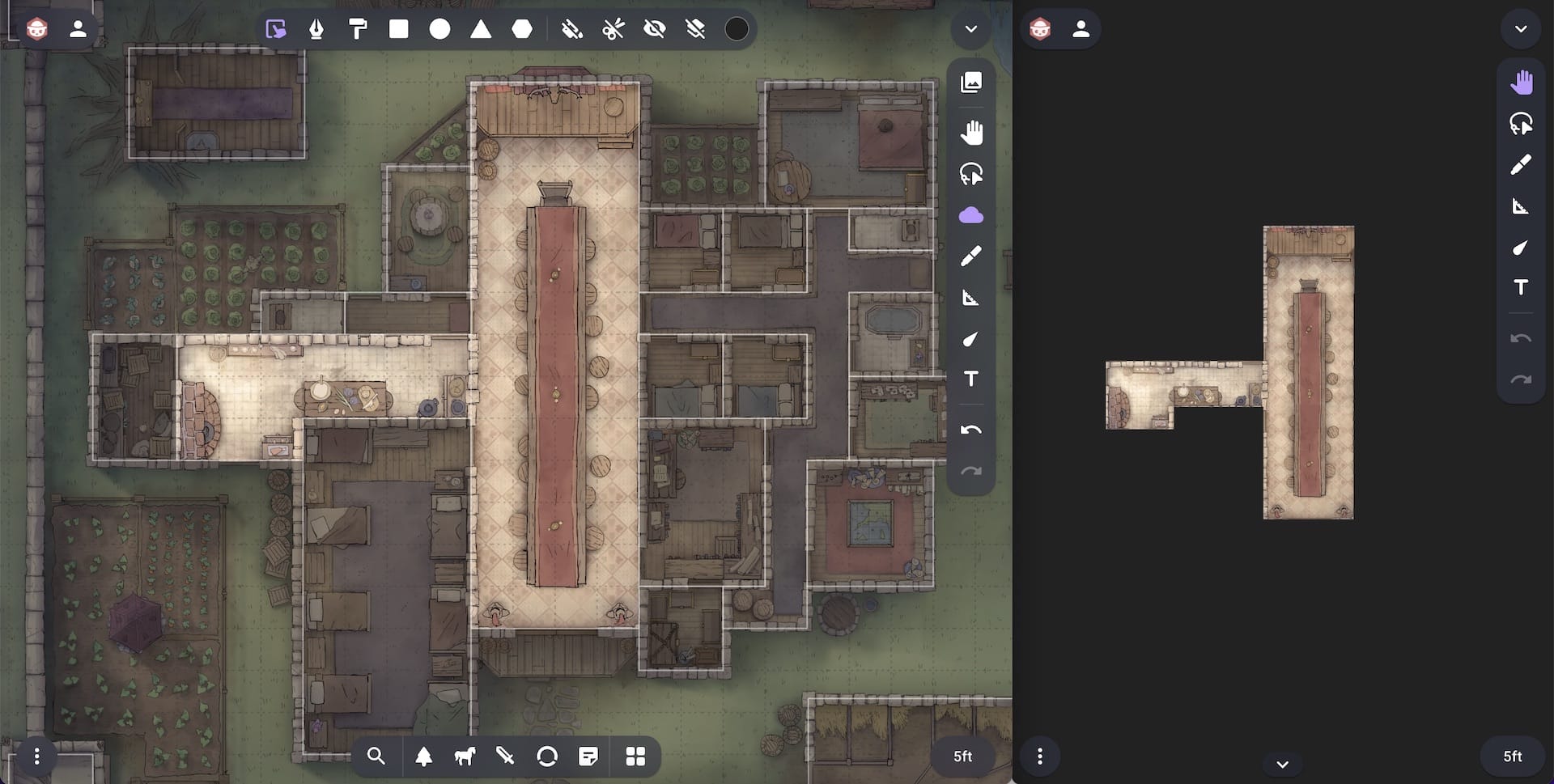The width and height of the screenshot is (1554, 784).
Task: Switch to the hexagon fog shape
Action: pyautogui.click(x=522, y=29)
